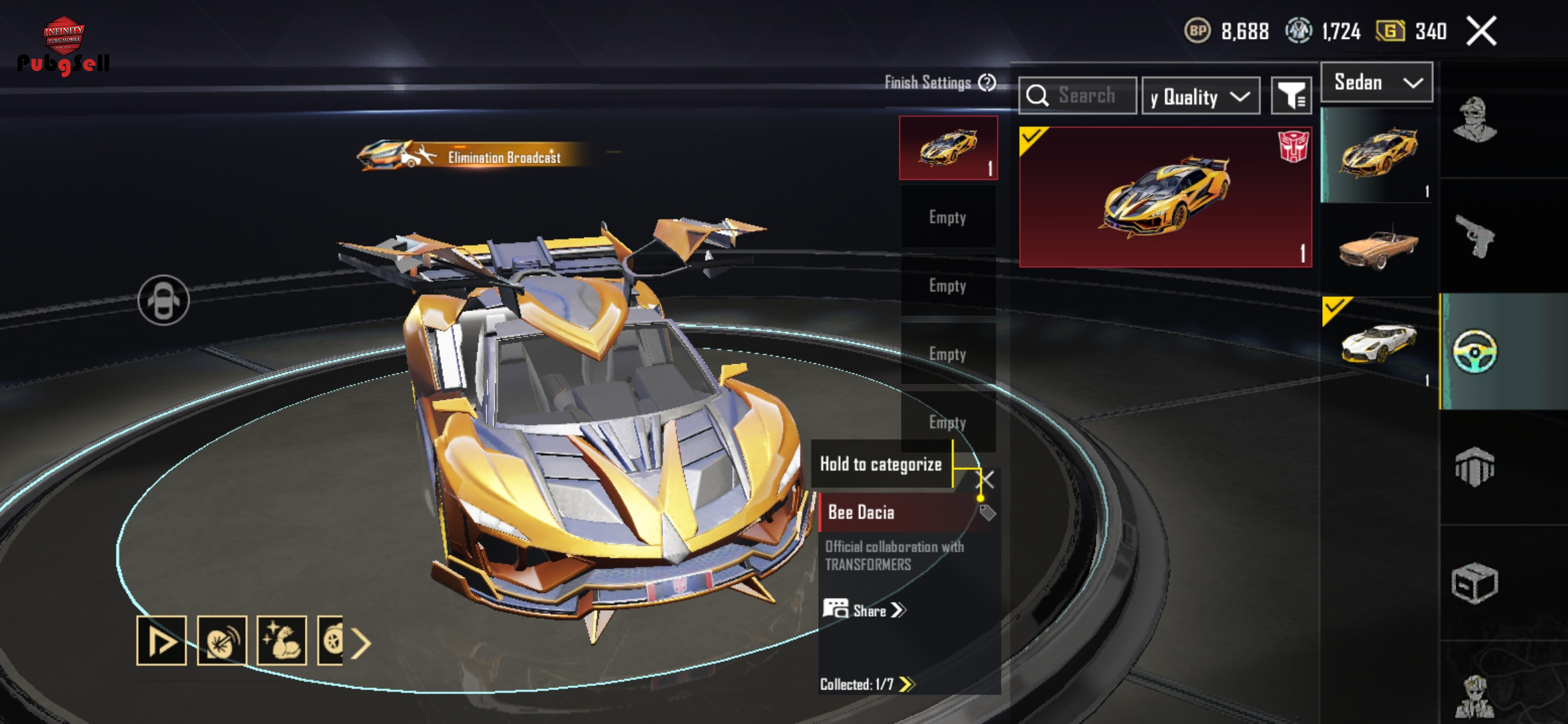Choose the orange convertible vehicle thumbnail
This screenshot has width=1568, height=724.
(1378, 249)
